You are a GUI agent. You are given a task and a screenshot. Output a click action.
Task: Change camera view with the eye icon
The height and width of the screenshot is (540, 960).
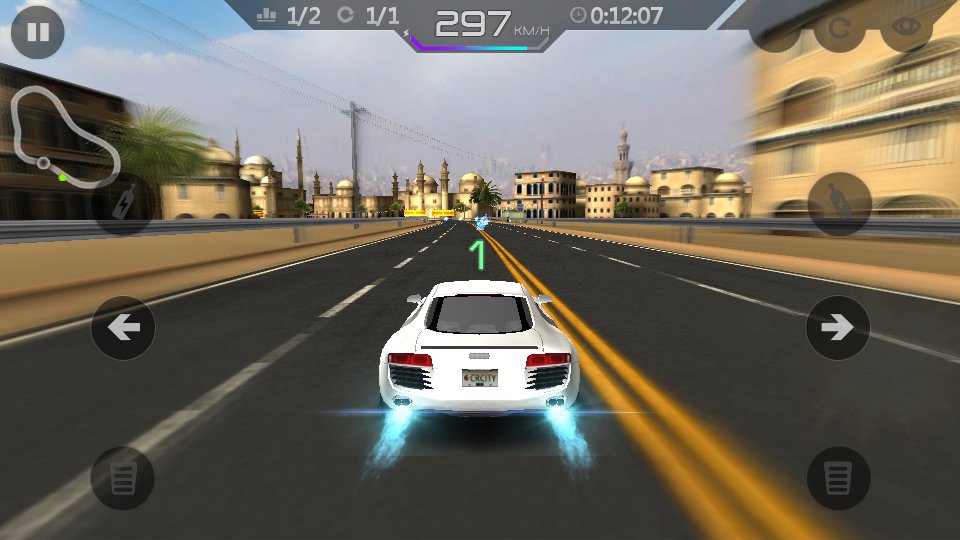point(906,30)
